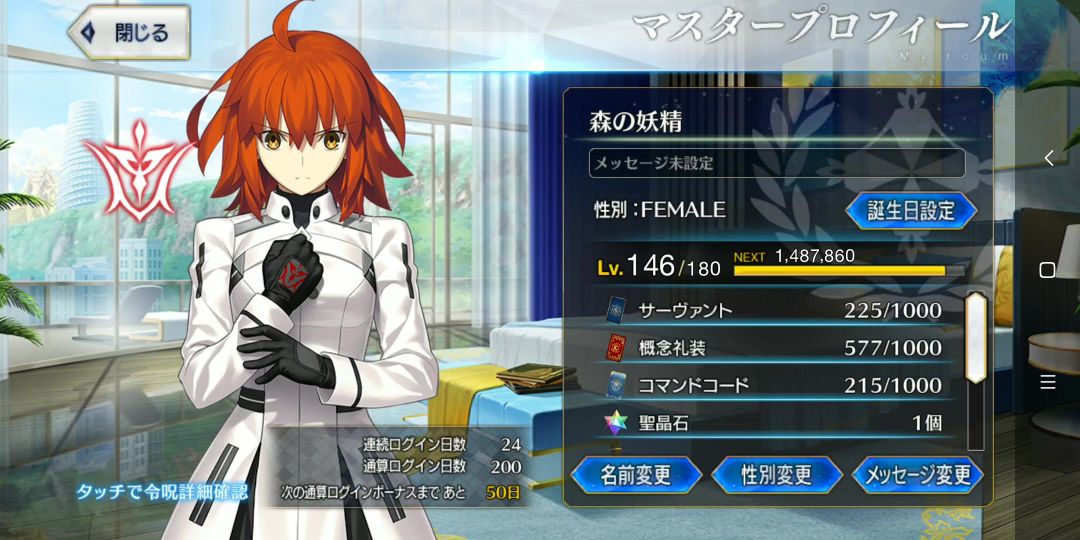Tap the Android back arrow
1080x540 pixels.
point(1048,158)
